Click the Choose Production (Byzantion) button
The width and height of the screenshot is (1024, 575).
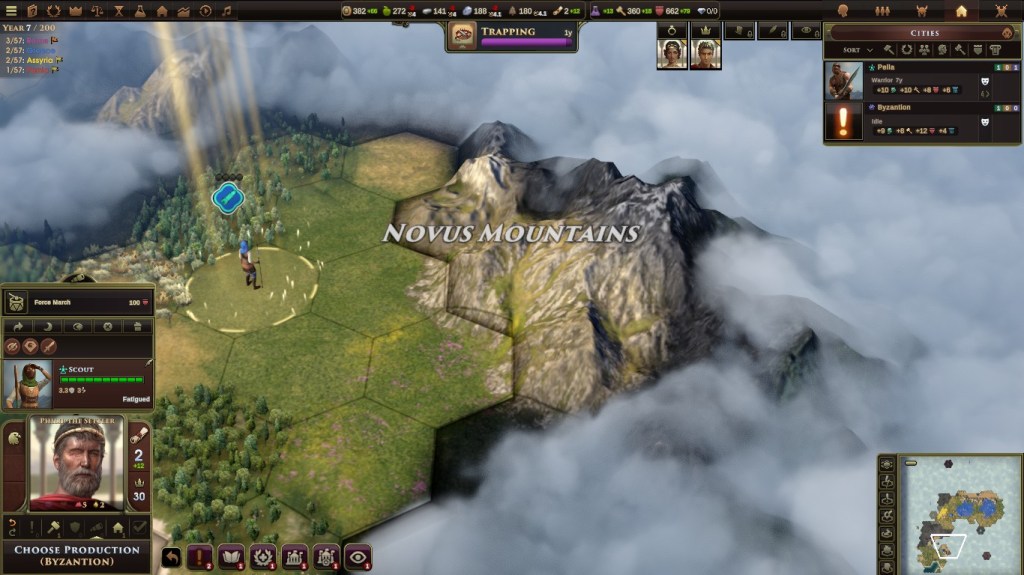[x=76, y=556]
